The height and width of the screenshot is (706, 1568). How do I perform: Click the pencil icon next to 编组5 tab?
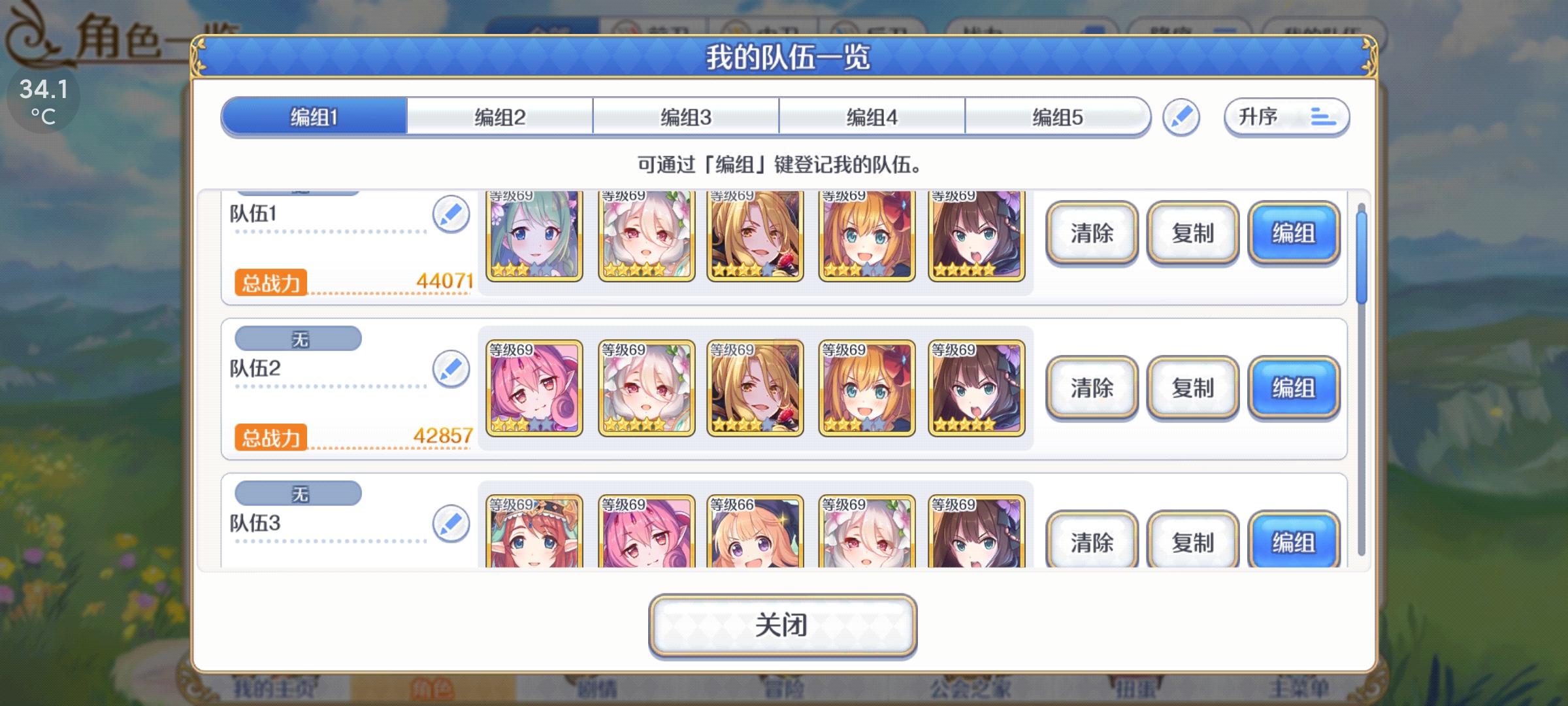coord(1182,118)
